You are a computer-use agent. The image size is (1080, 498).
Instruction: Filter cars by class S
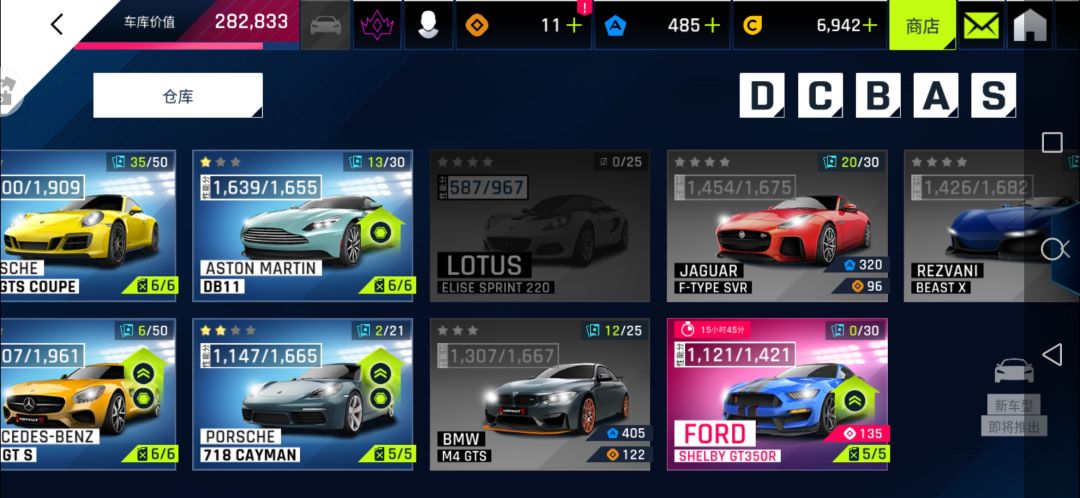[x=992, y=96]
